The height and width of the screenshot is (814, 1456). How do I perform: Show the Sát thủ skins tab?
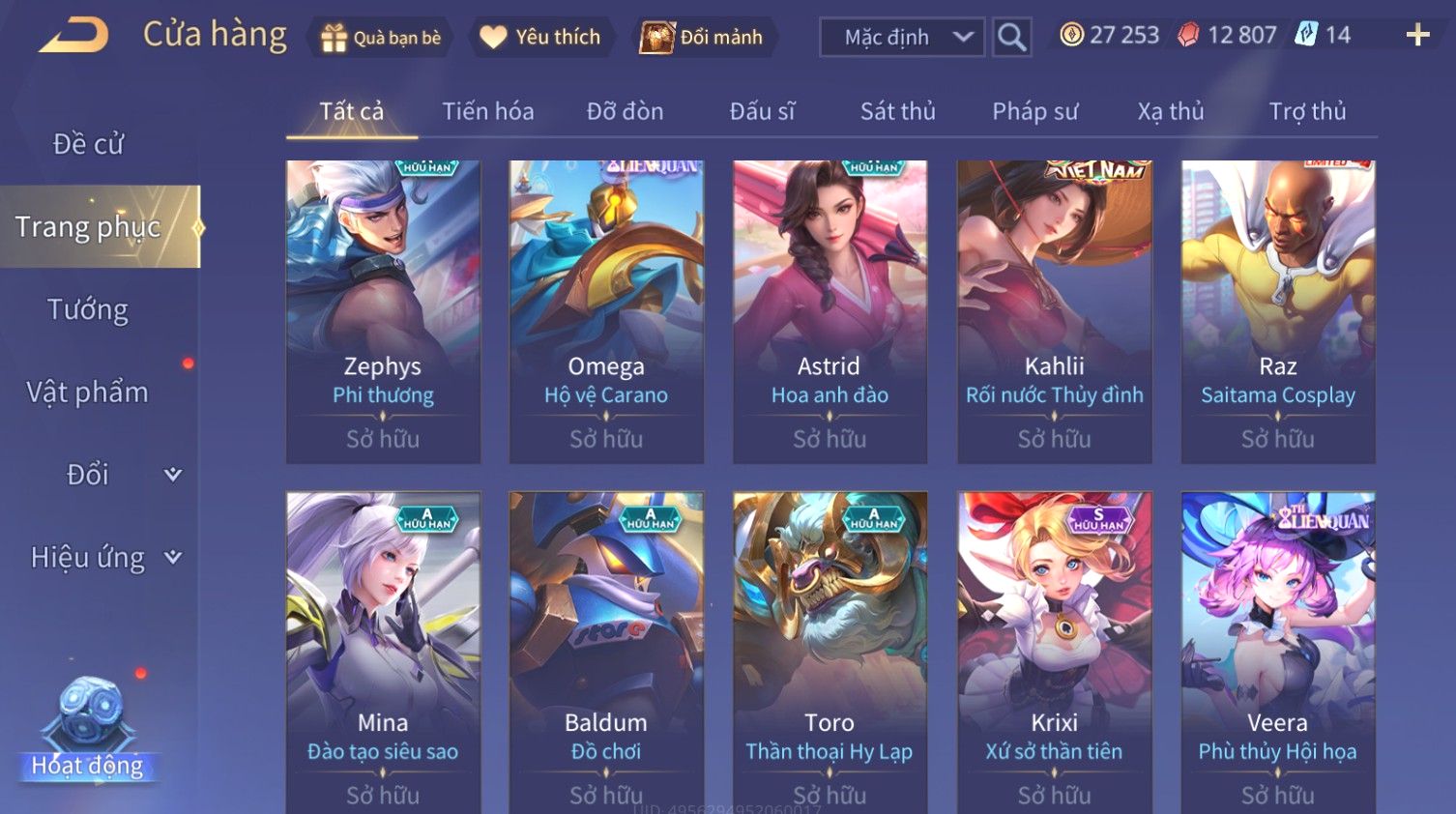click(897, 111)
